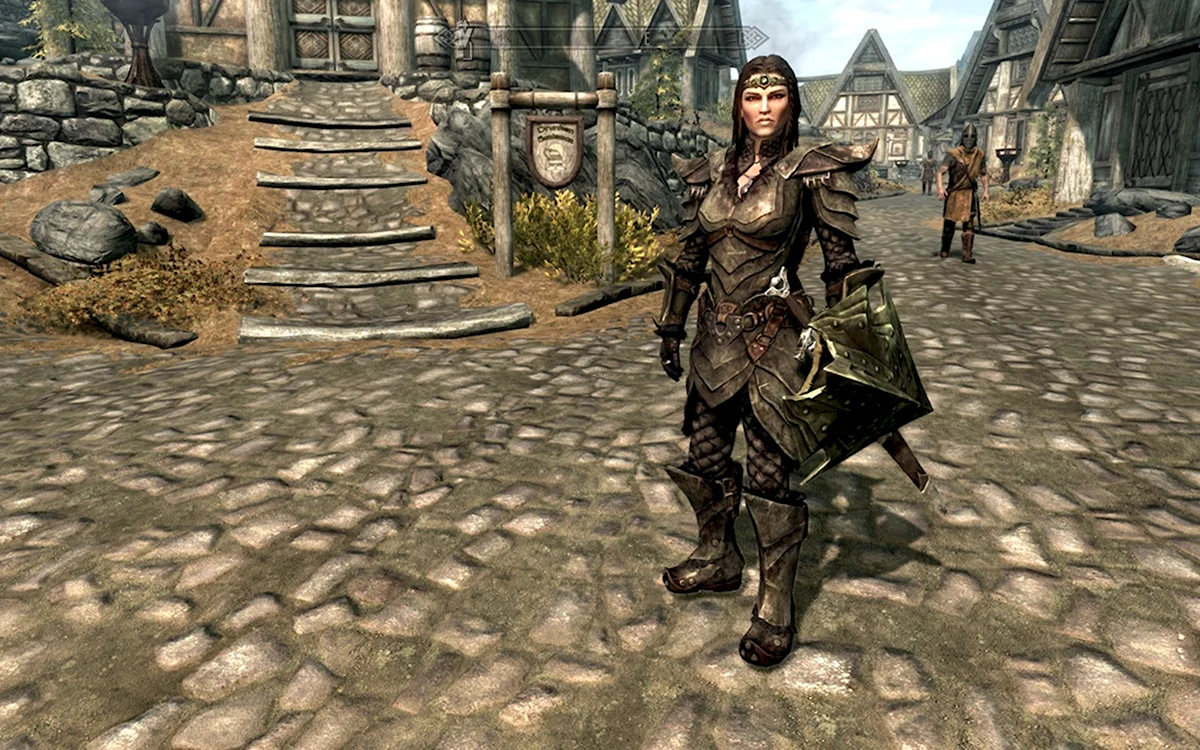
Task: Click the compass bar on the HUD
Action: pos(600,38)
